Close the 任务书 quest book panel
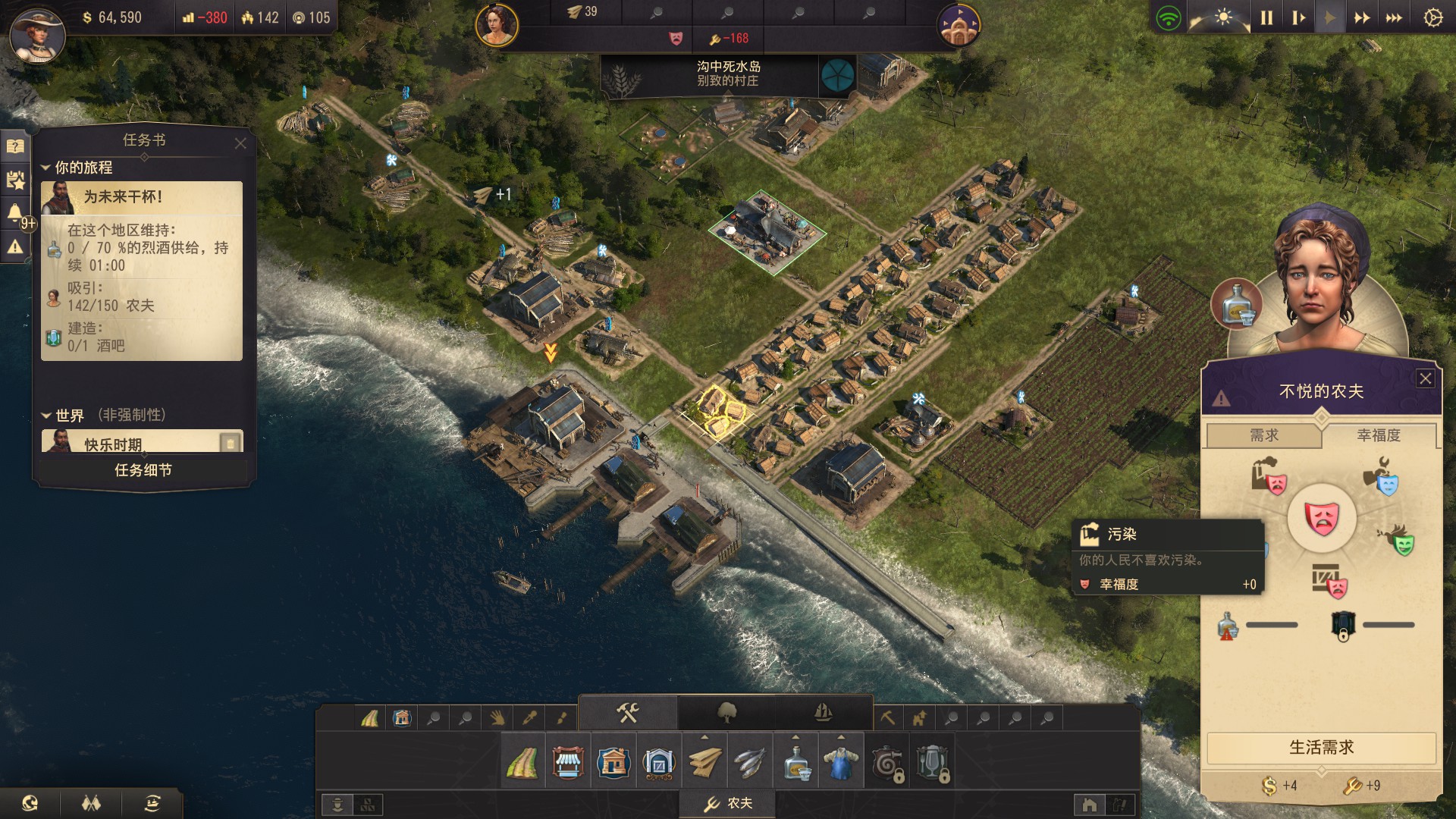1456x819 pixels. (240, 143)
